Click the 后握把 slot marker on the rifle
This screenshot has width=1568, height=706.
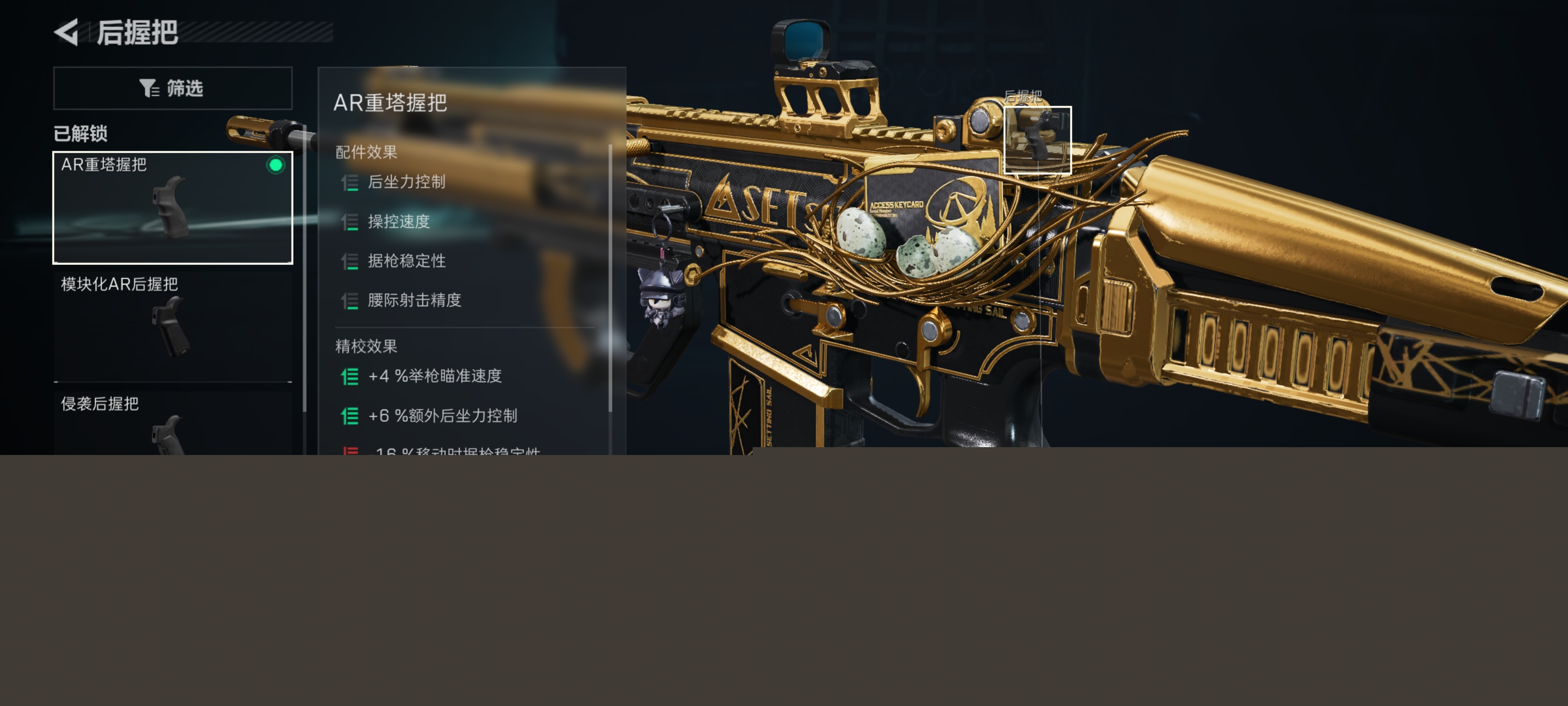coord(1037,140)
